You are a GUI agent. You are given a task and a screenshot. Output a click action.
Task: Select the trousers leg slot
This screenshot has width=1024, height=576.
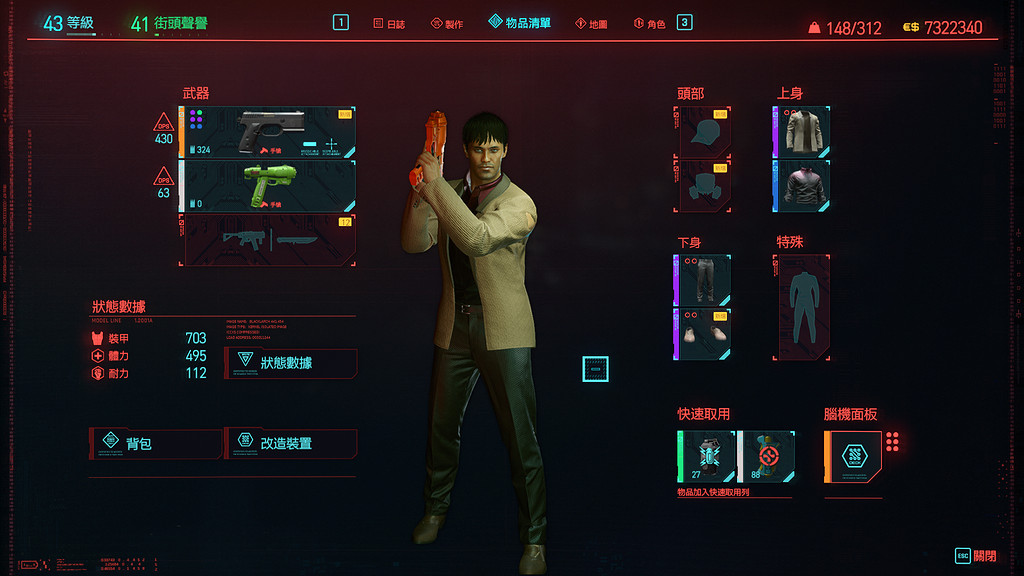(703, 280)
